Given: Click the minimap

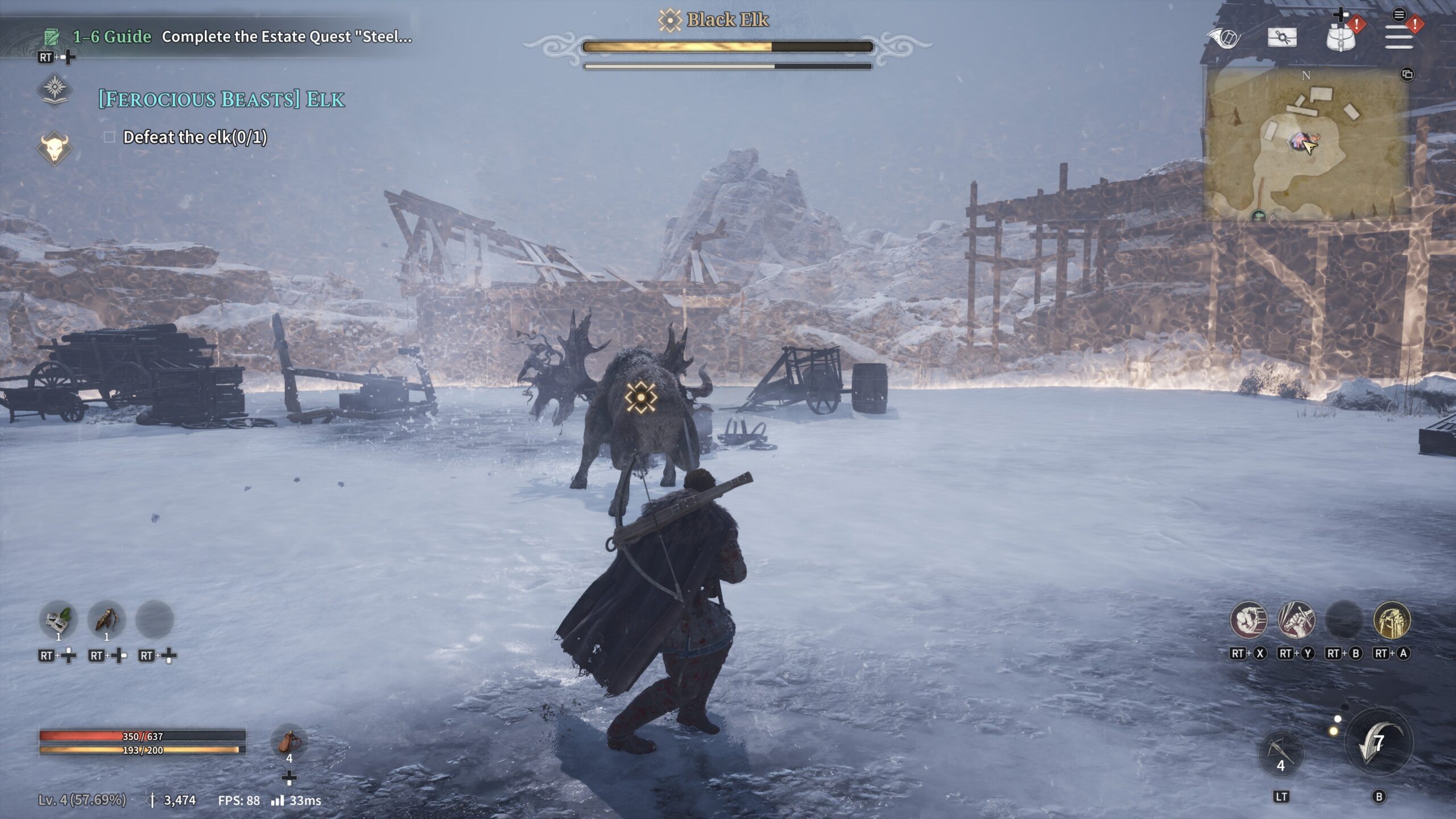Looking at the screenshot, I should tap(1305, 145).
